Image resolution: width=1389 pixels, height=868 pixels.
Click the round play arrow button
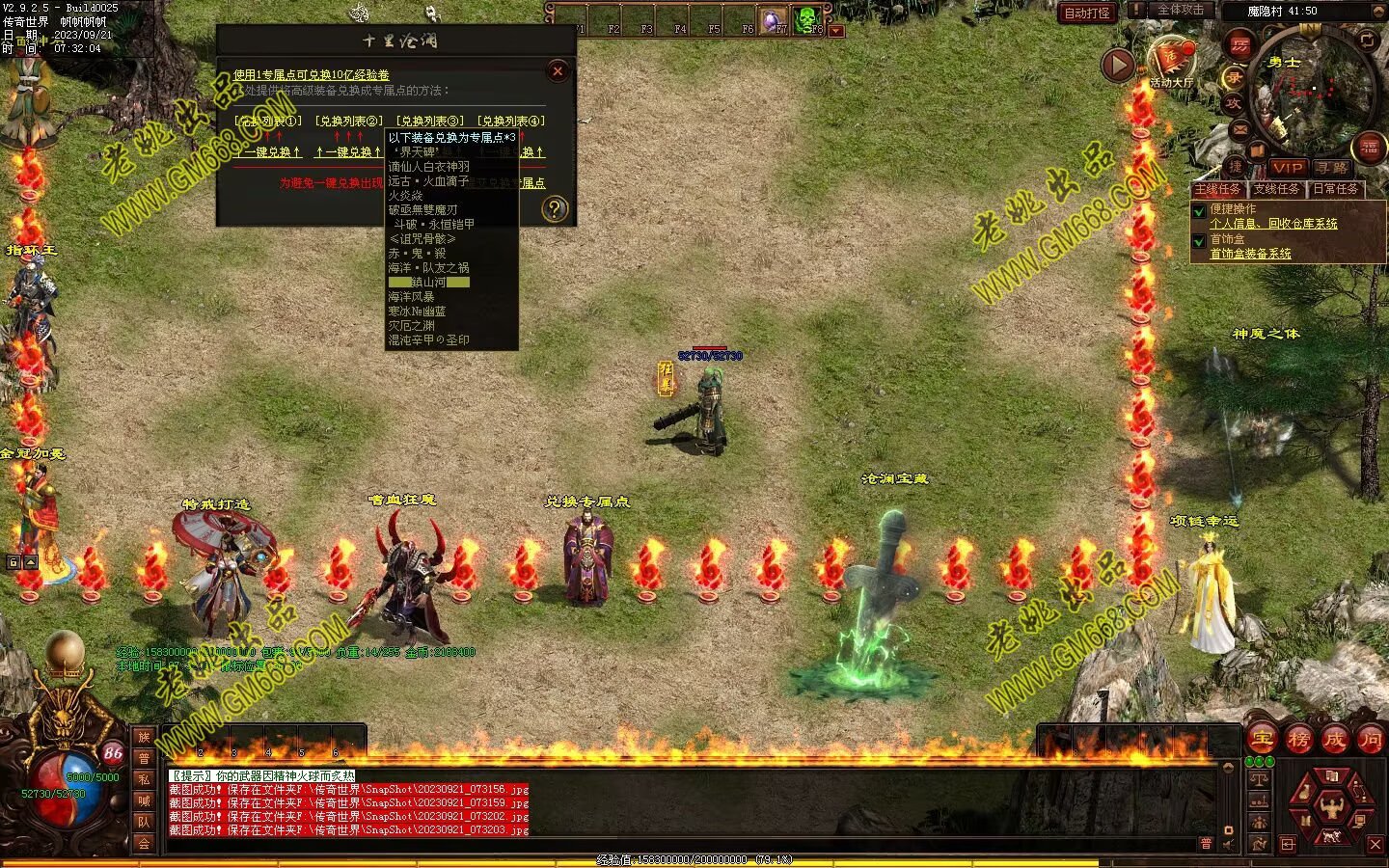(x=1118, y=65)
